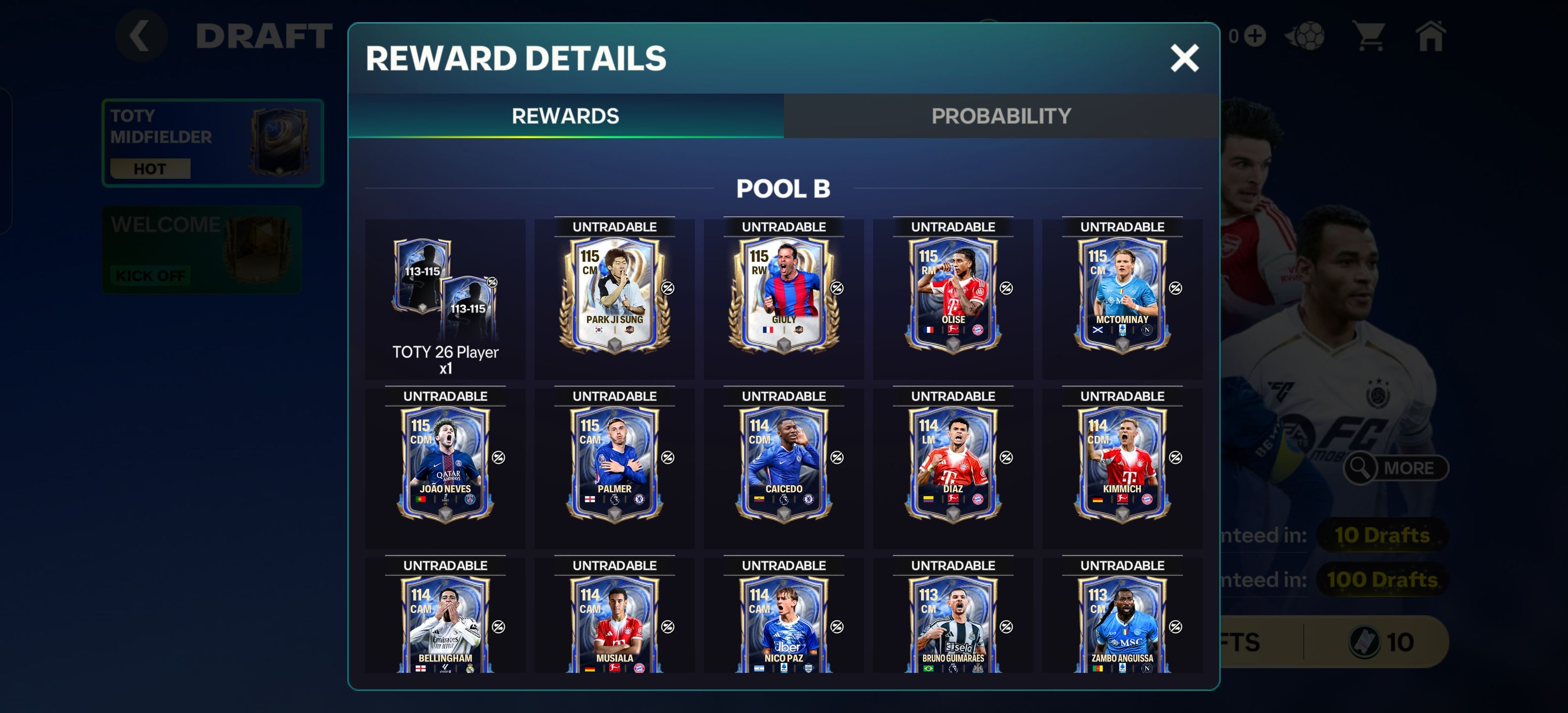The width and height of the screenshot is (1568, 713).
Task: View the Musiala card
Action: click(x=614, y=627)
